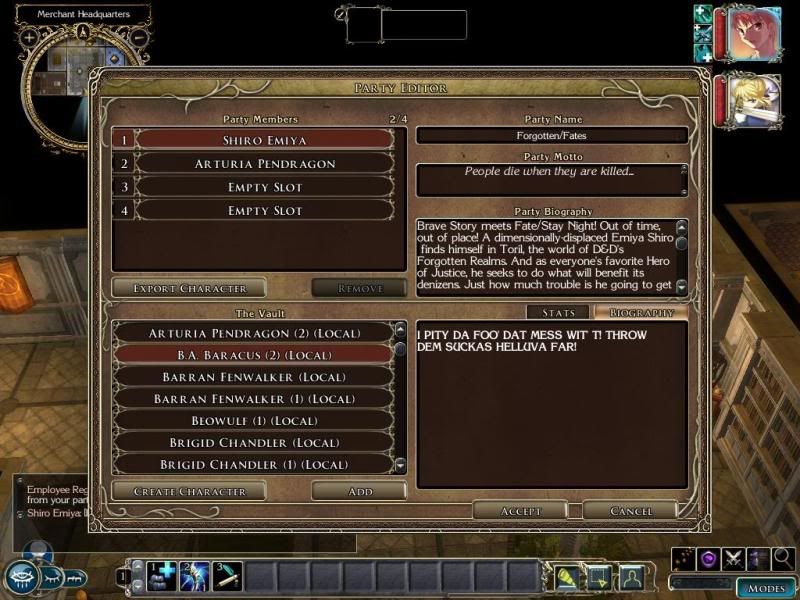
Task: Show the Biography tab
Action: click(641, 313)
